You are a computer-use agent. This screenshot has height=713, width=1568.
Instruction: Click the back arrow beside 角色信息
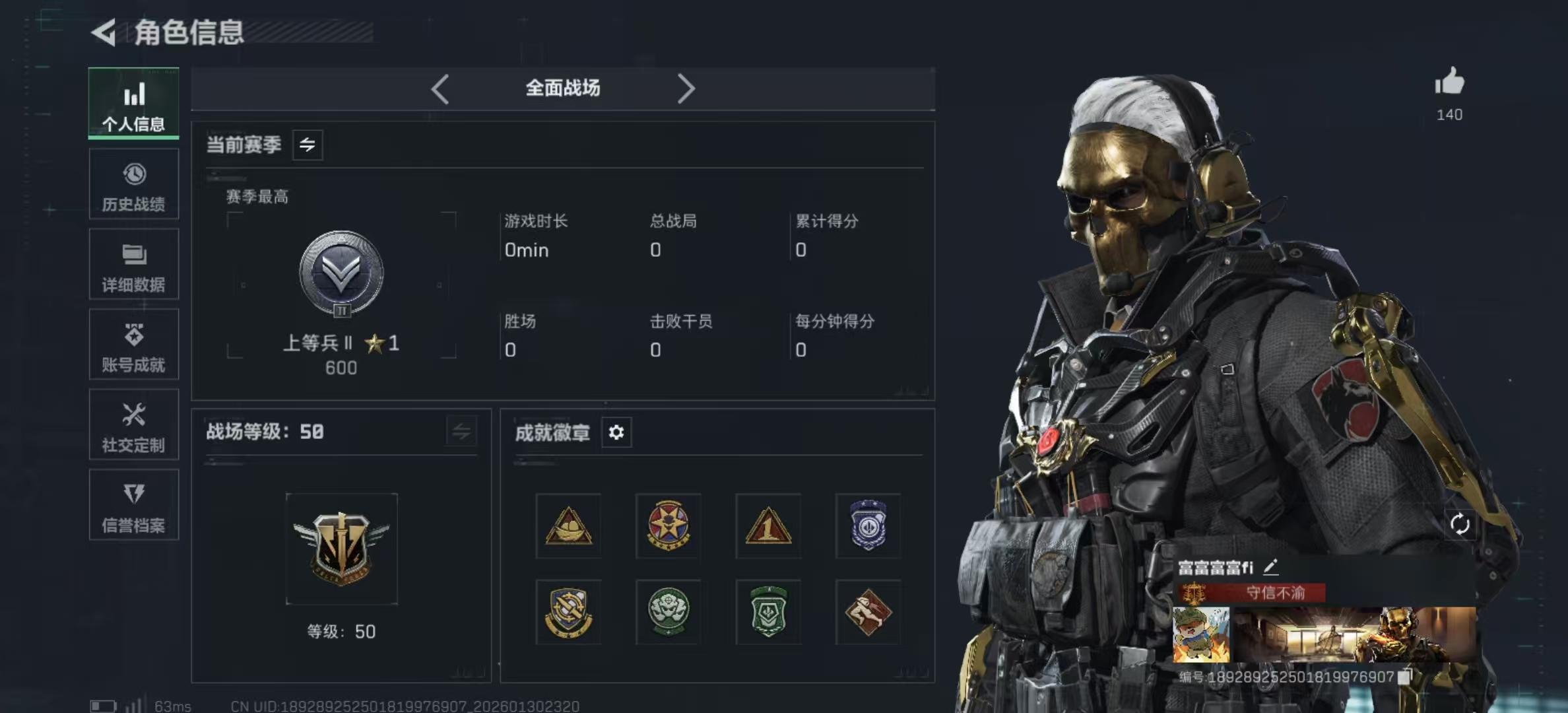tap(104, 31)
